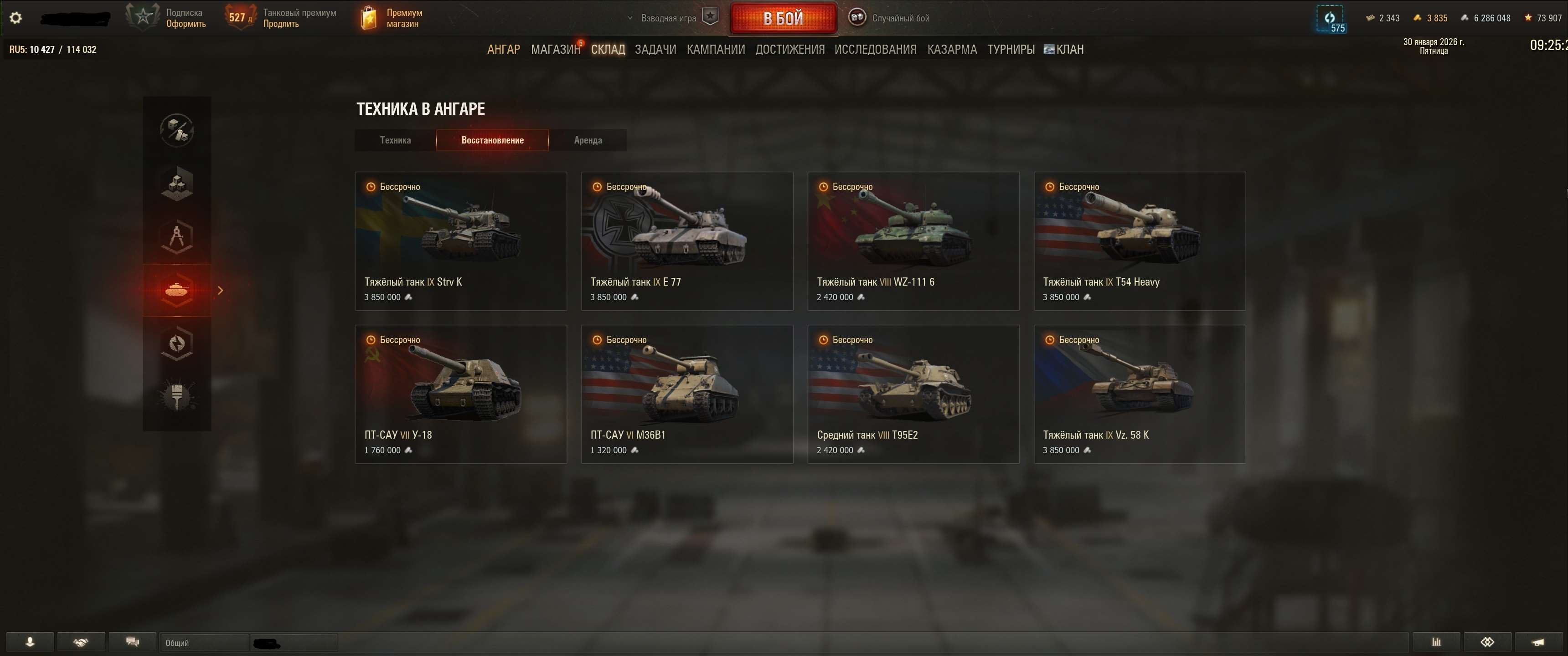Open the blueprints compass section in sidebar

pos(176,237)
